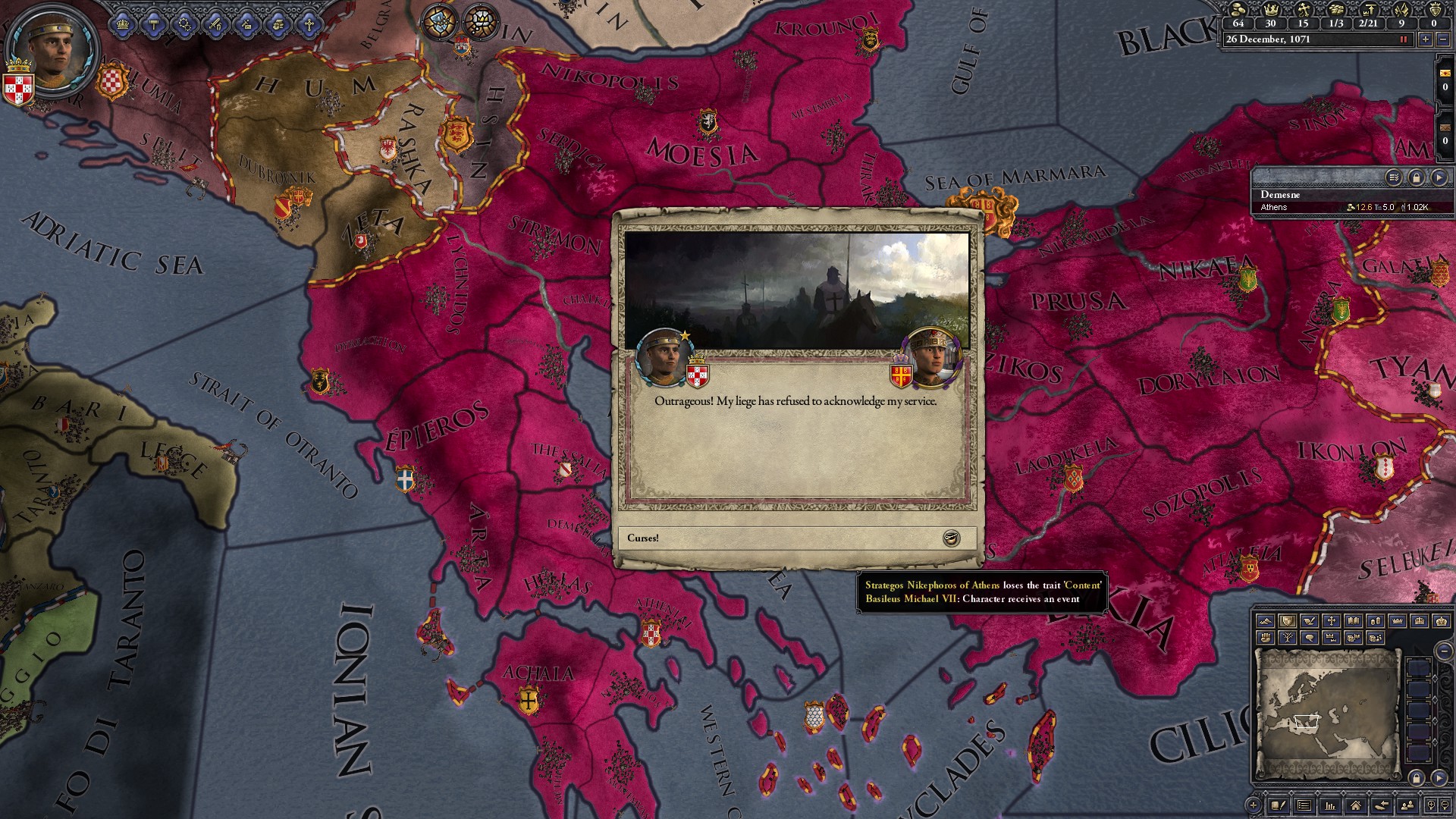Switch to terrain map mode
Image resolution: width=1456 pixels, height=819 pixels.
click(x=1265, y=621)
